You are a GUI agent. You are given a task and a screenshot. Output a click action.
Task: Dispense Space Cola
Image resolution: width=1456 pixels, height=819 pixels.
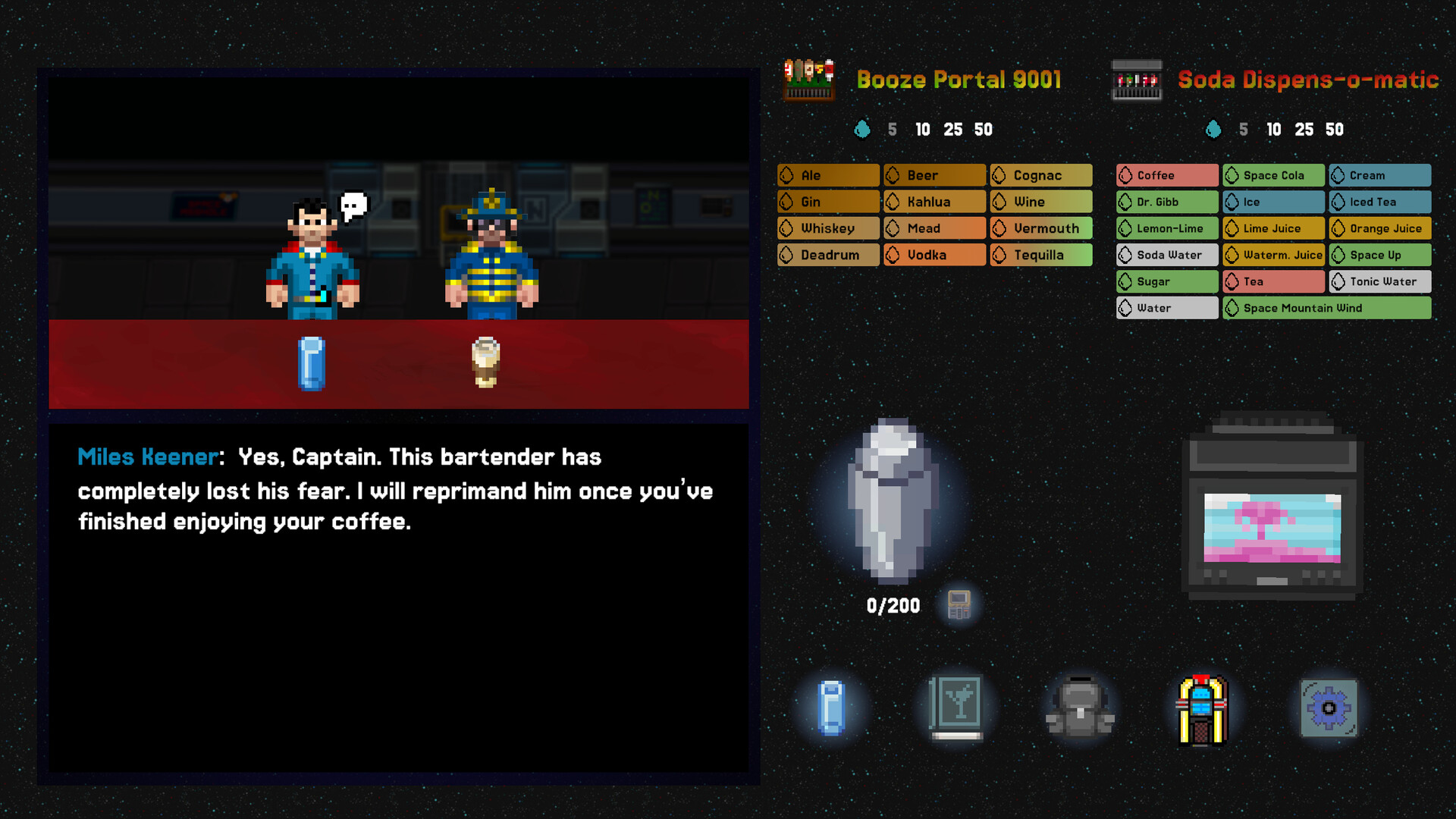(1272, 175)
